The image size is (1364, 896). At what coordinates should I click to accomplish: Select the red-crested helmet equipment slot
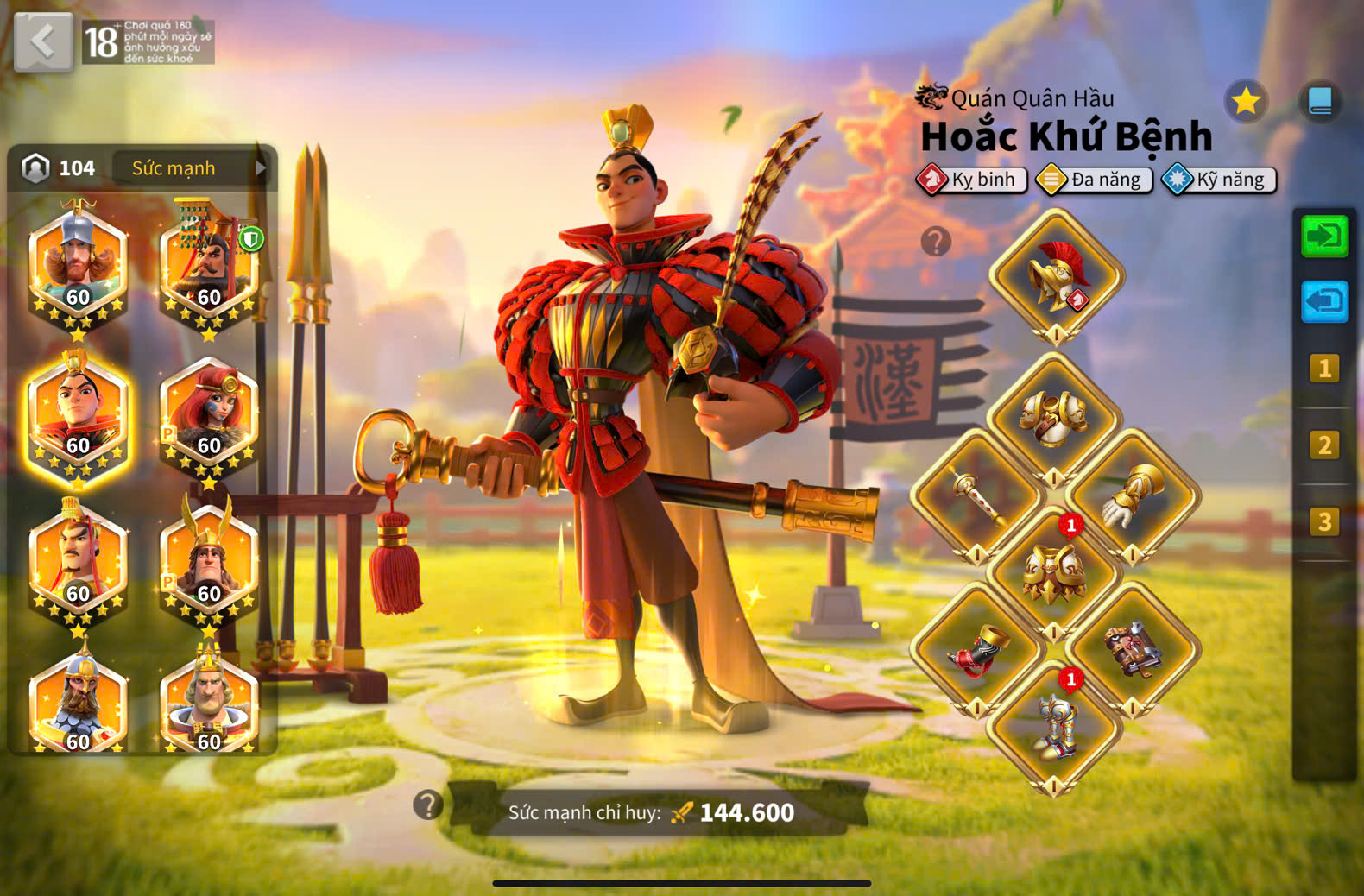pos(1056,277)
